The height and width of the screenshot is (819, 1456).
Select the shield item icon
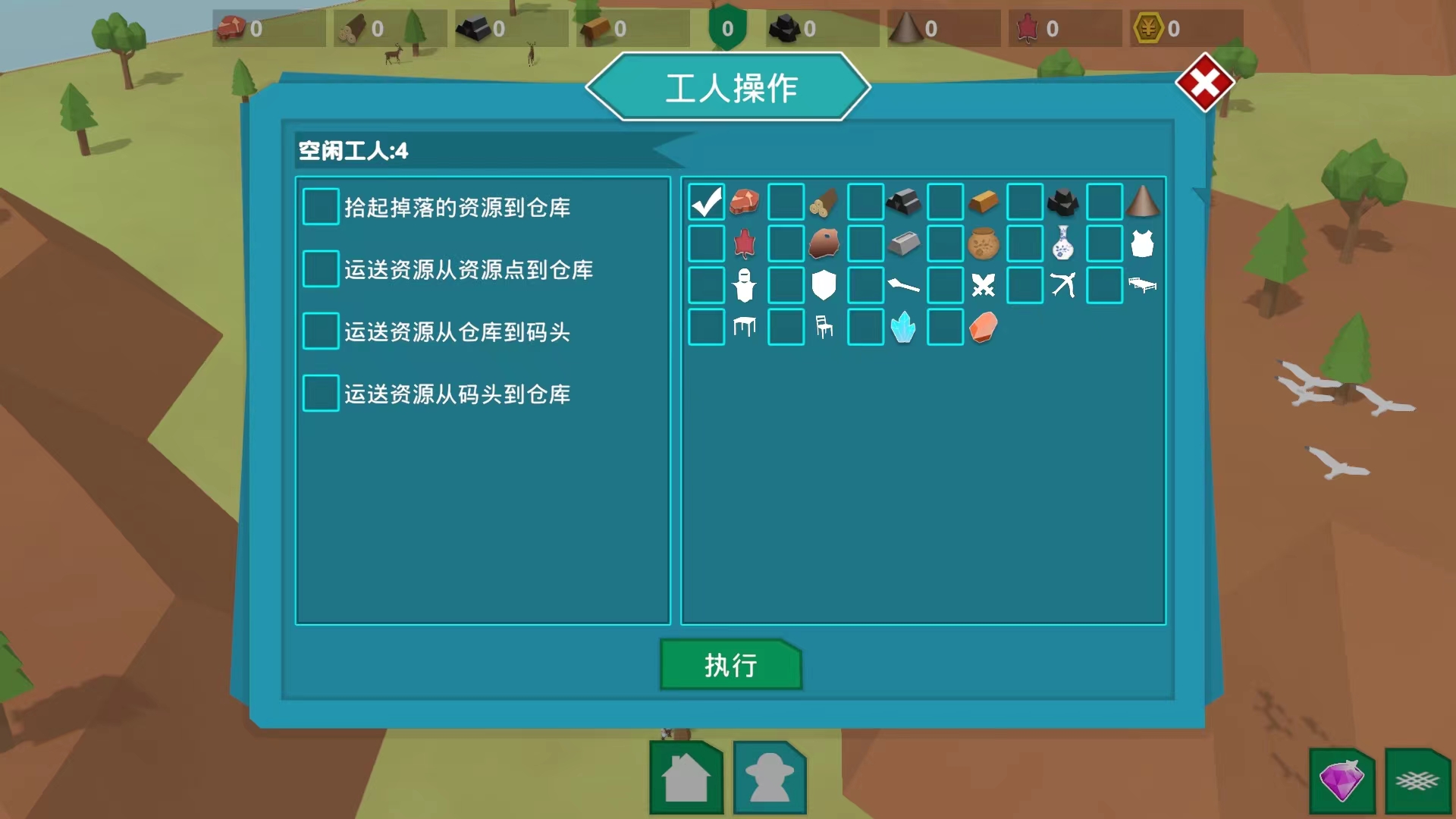tap(824, 284)
